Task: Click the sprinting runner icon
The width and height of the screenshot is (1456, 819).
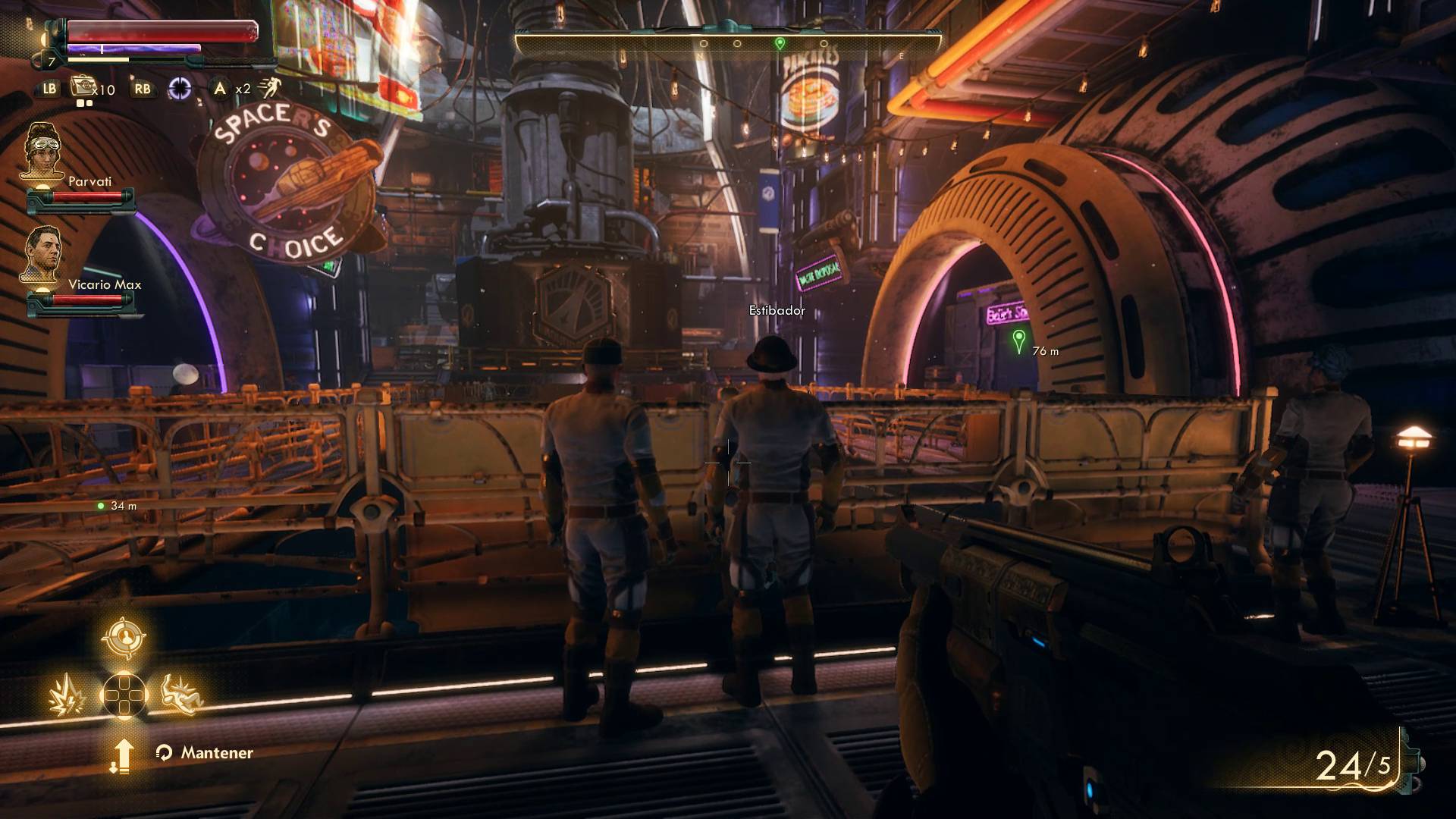Action: (x=268, y=89)
